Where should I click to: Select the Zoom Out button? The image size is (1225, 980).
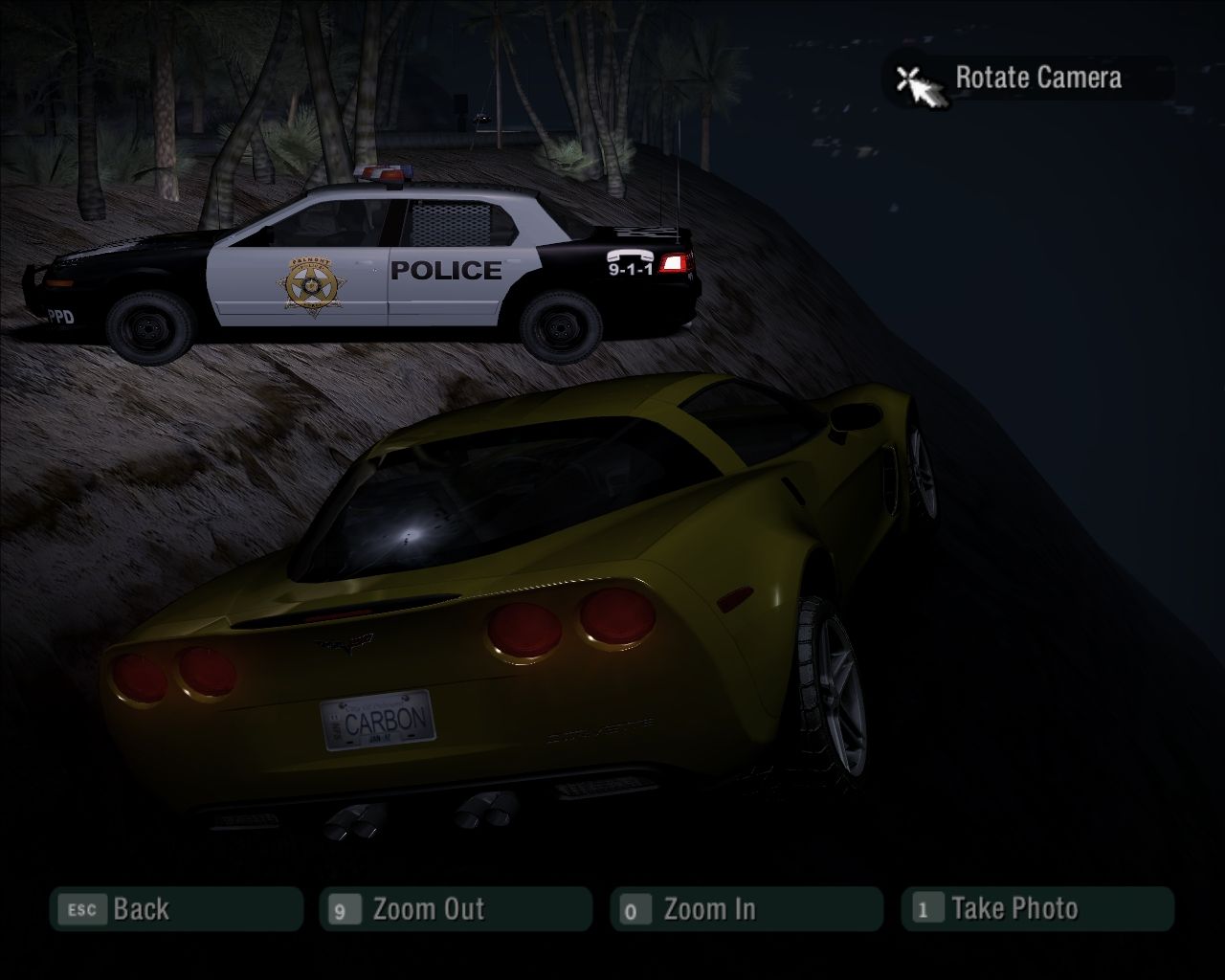pyautogui.click(x=456, y=909)
